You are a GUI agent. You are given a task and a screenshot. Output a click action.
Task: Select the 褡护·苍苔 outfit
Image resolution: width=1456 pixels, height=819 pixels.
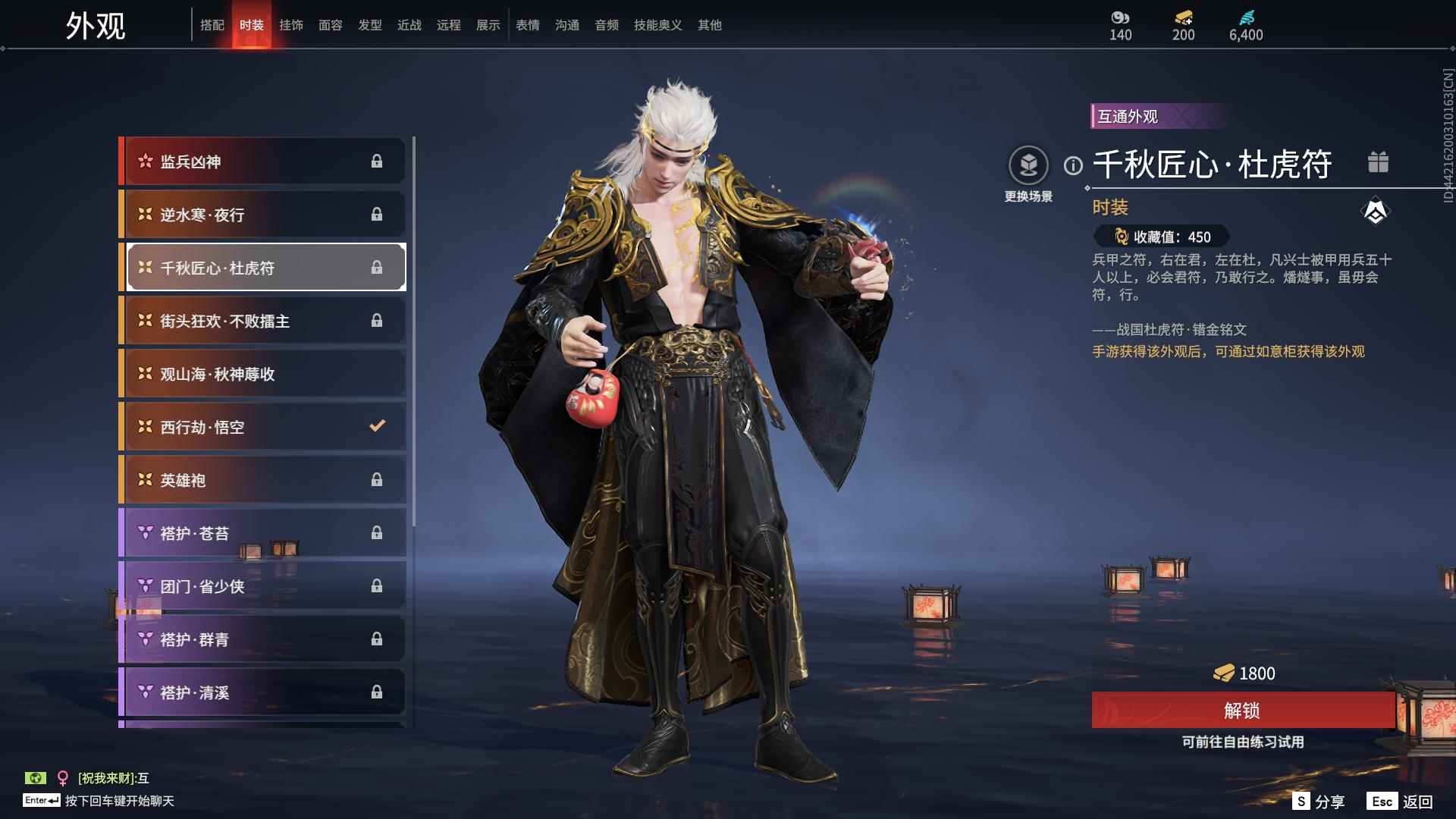coord(263,533)
